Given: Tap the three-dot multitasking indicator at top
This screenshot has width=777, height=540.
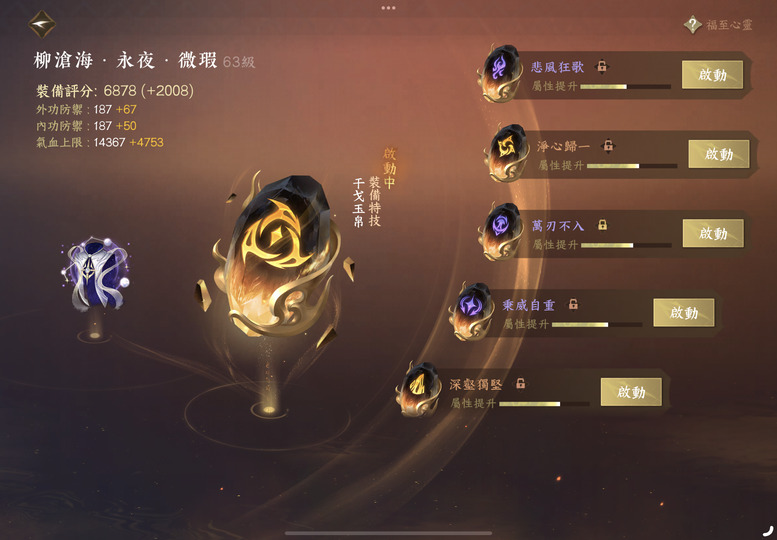Looking at the screenshot, I should pos(388,7).
